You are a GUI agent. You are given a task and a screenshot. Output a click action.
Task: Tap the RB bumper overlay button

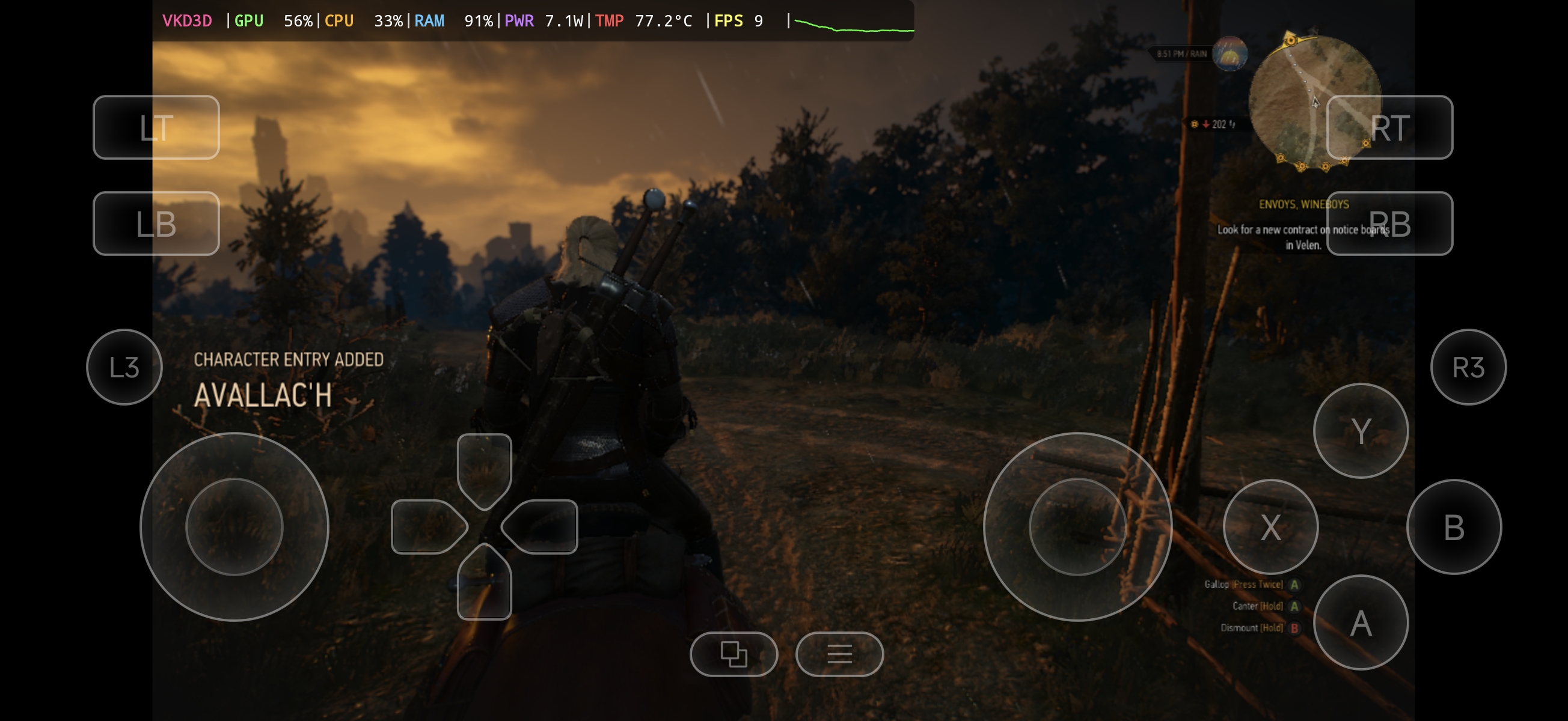pos(1389,224)
